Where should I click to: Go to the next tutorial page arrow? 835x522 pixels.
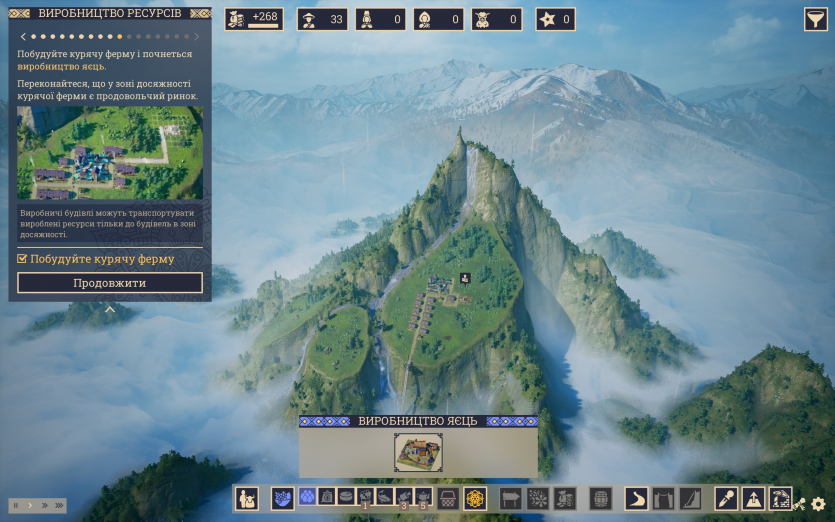click(197, 36)
